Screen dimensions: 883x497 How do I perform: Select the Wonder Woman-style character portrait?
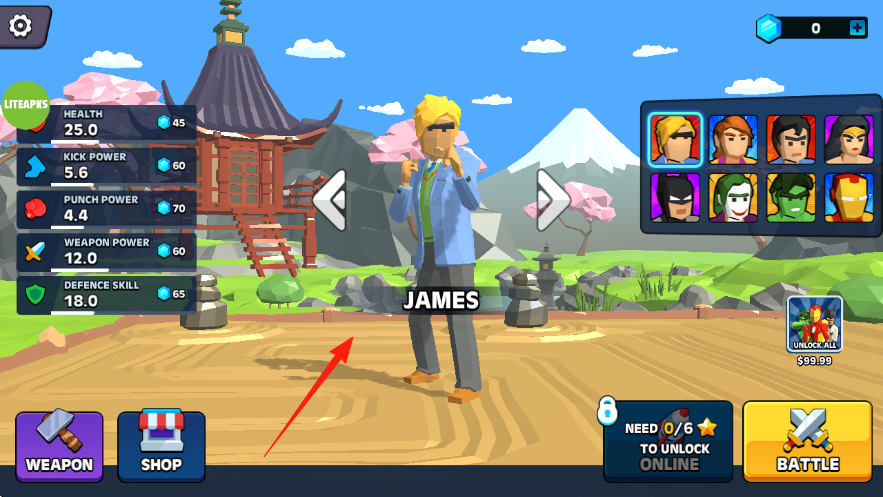coord(848,139)
